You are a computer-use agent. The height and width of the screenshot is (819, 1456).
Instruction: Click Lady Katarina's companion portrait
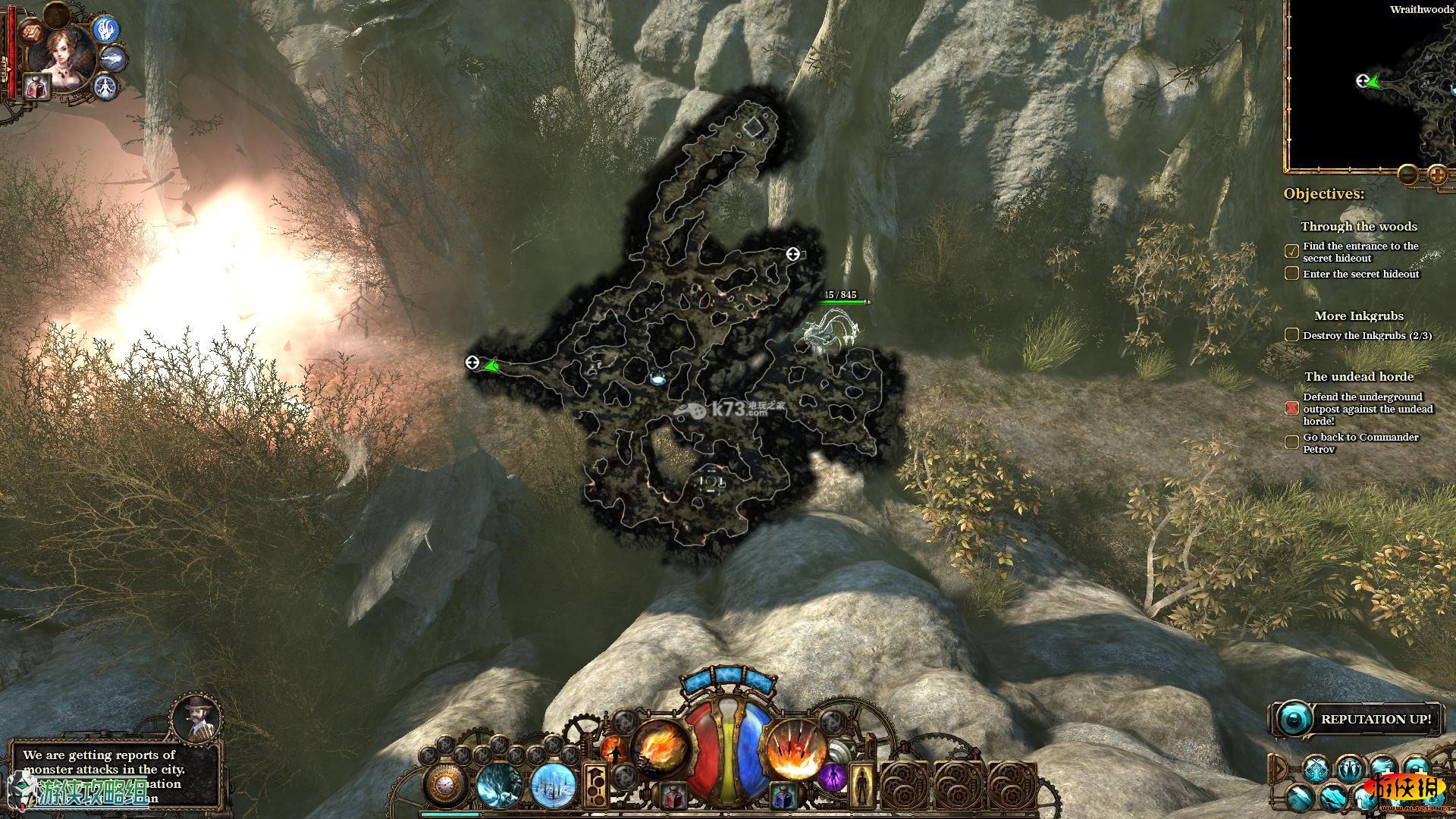pyautogui.click(x=65, y=55)
